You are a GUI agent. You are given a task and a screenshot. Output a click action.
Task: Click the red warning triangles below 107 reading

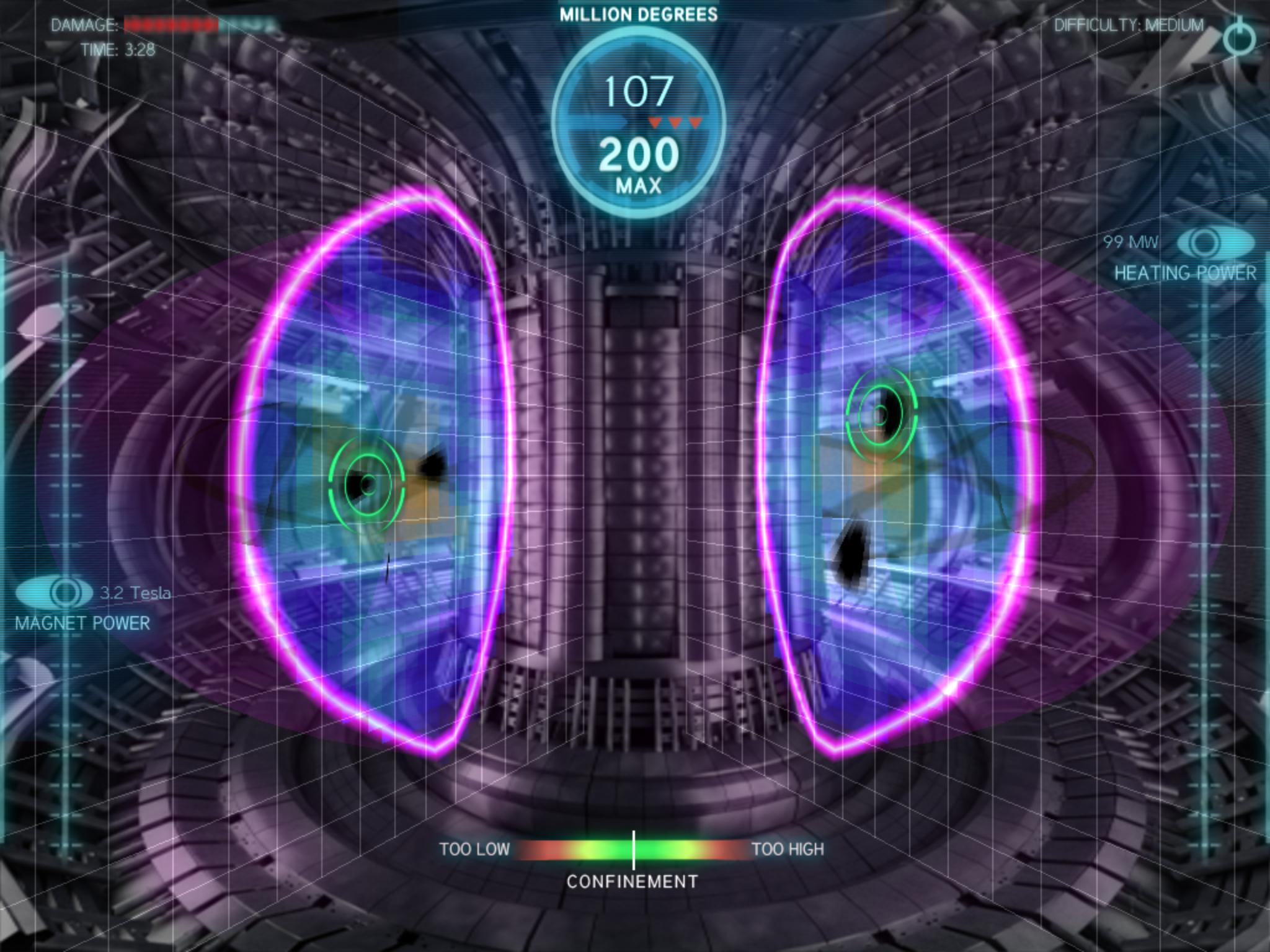click(x=675, y=123)
